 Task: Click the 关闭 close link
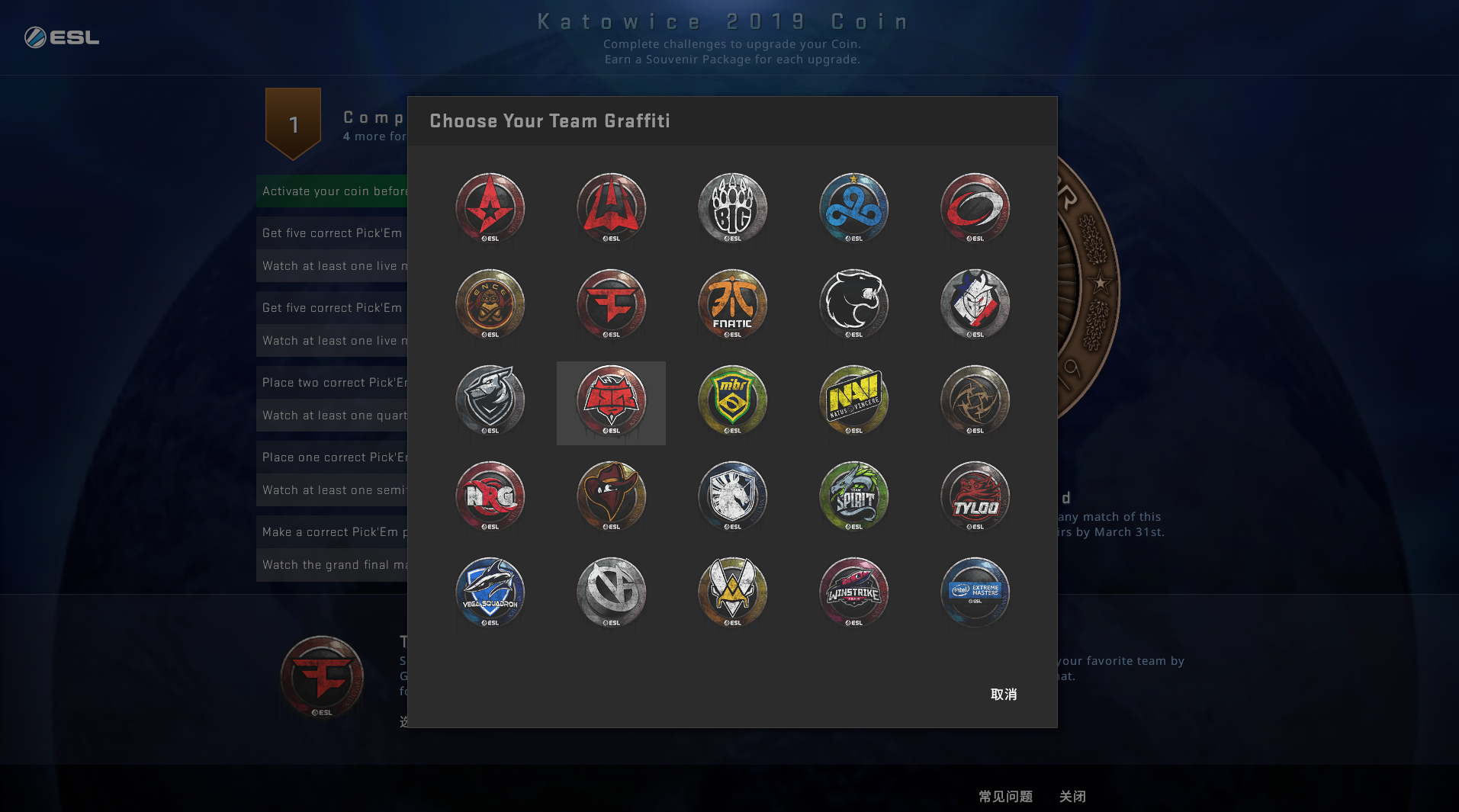click(1073, 796)
